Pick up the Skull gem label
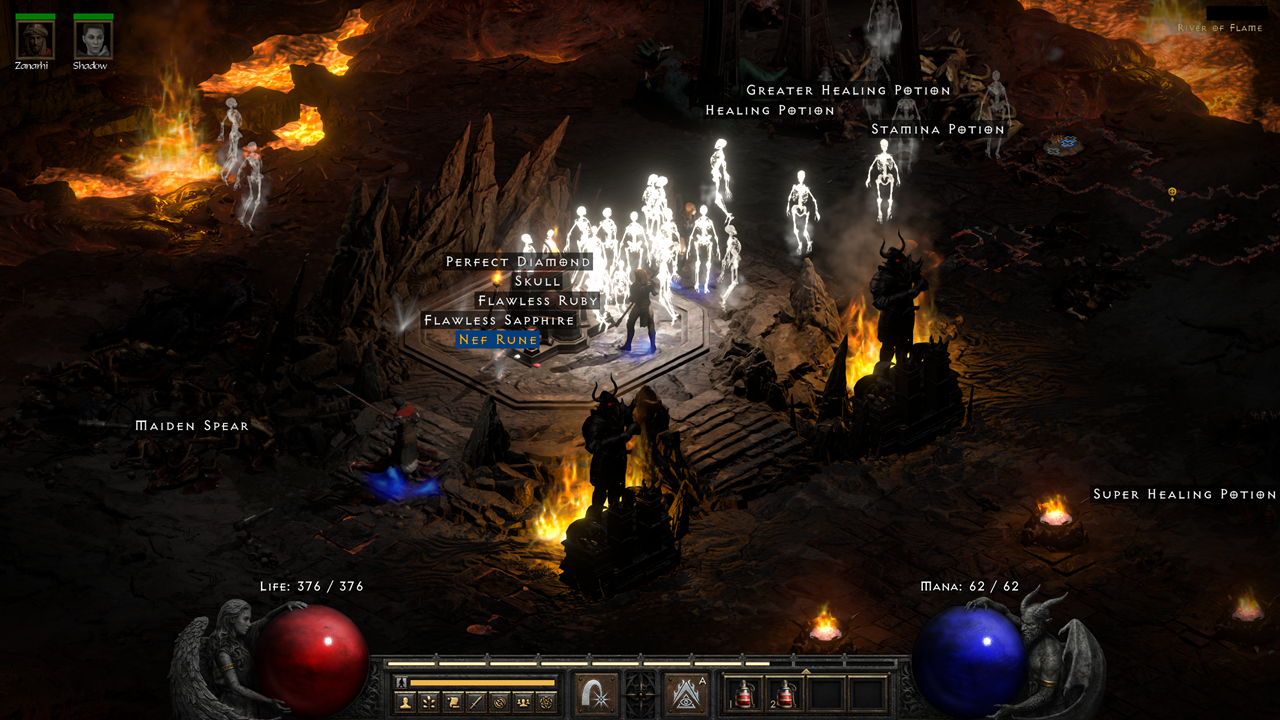The width and height of the screenshot is (1280, 720). [538, 281]
